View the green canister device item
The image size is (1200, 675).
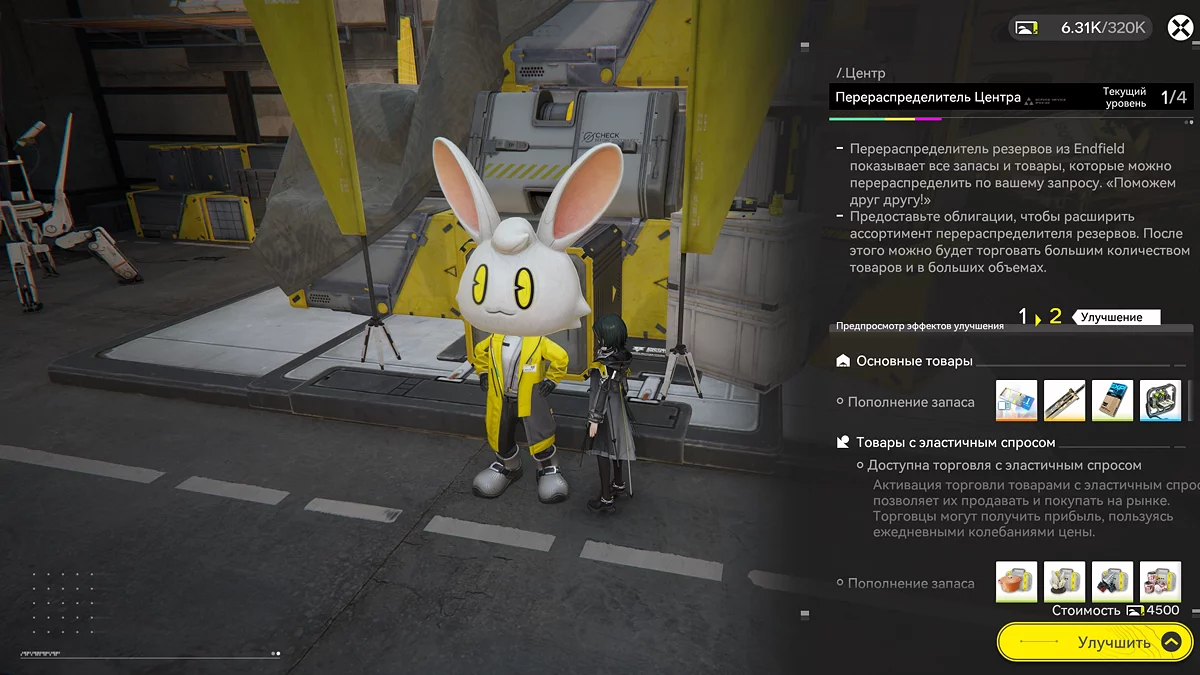tap(1160, 400)
